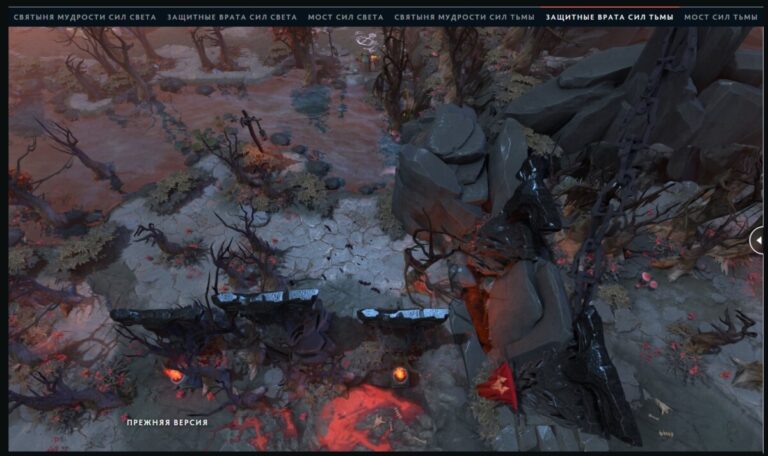This screenshot has height=456, width=768.
Task: Click the active Защитные врата сил тьмы tab
Action: 608,17
